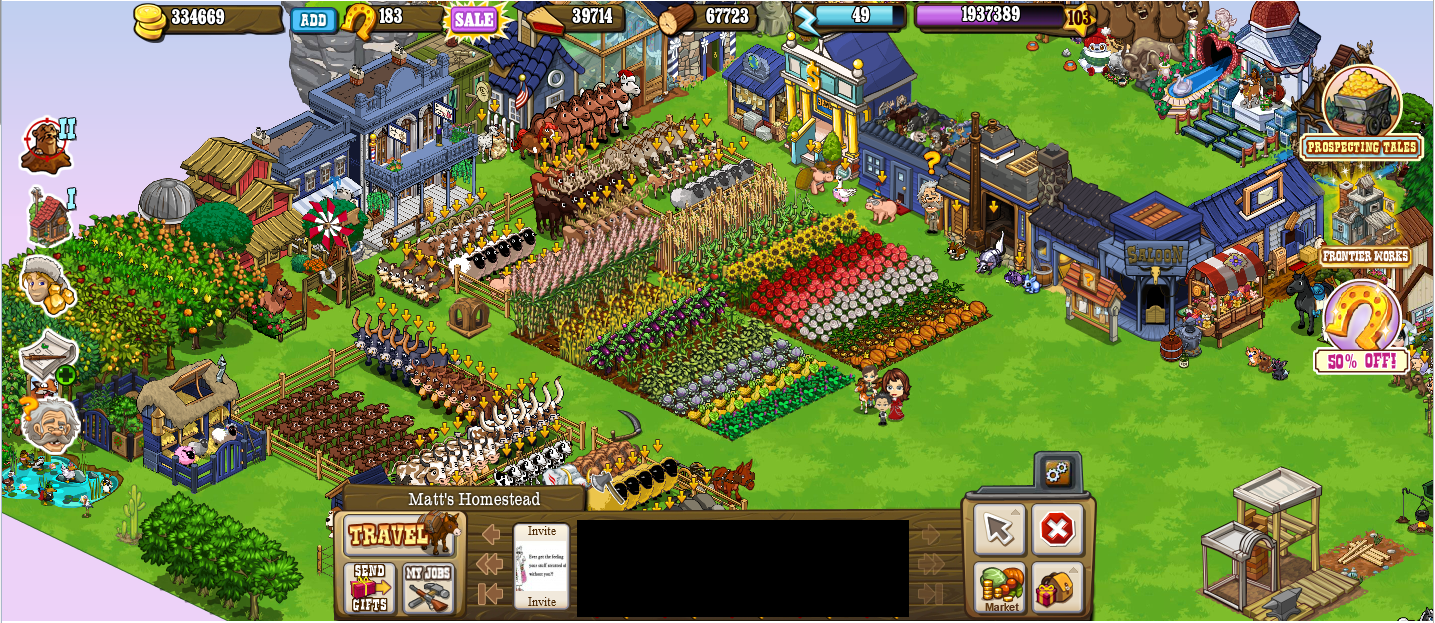Open the old man quest icon
Screen dimensions: 1435x623
pos(48,426)
